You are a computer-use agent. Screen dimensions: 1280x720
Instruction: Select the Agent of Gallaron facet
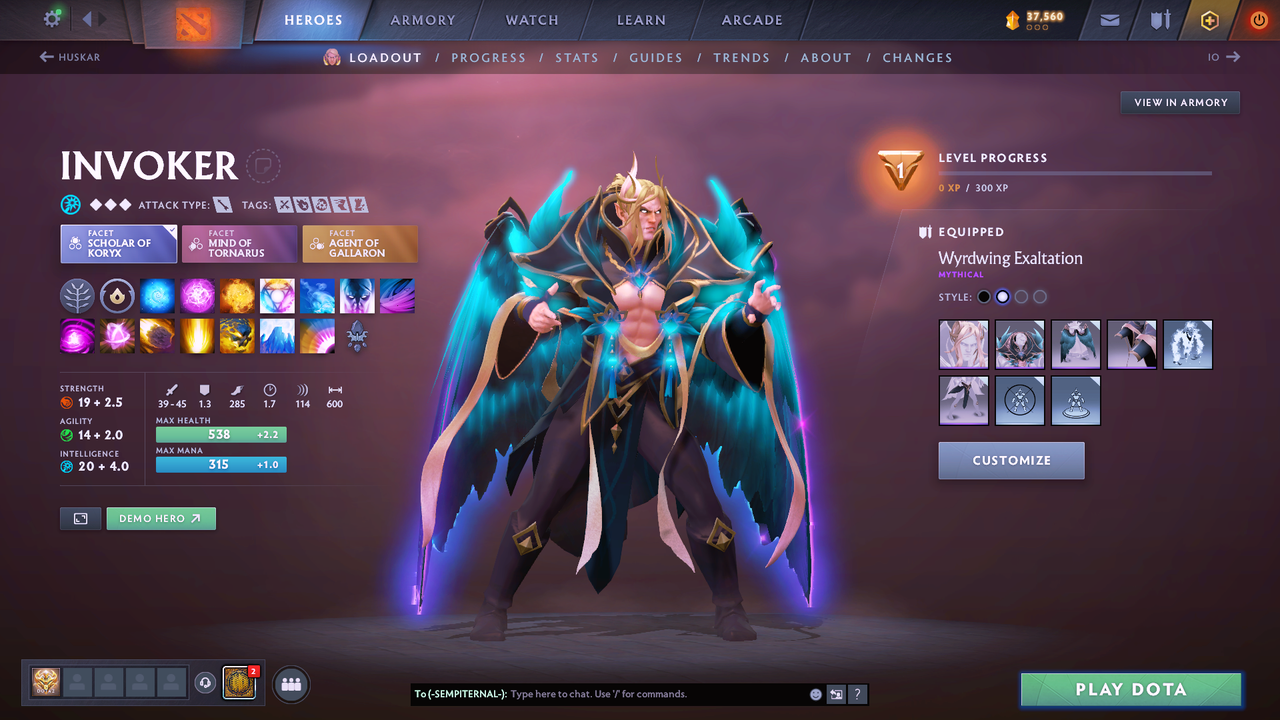coord(360,243)
